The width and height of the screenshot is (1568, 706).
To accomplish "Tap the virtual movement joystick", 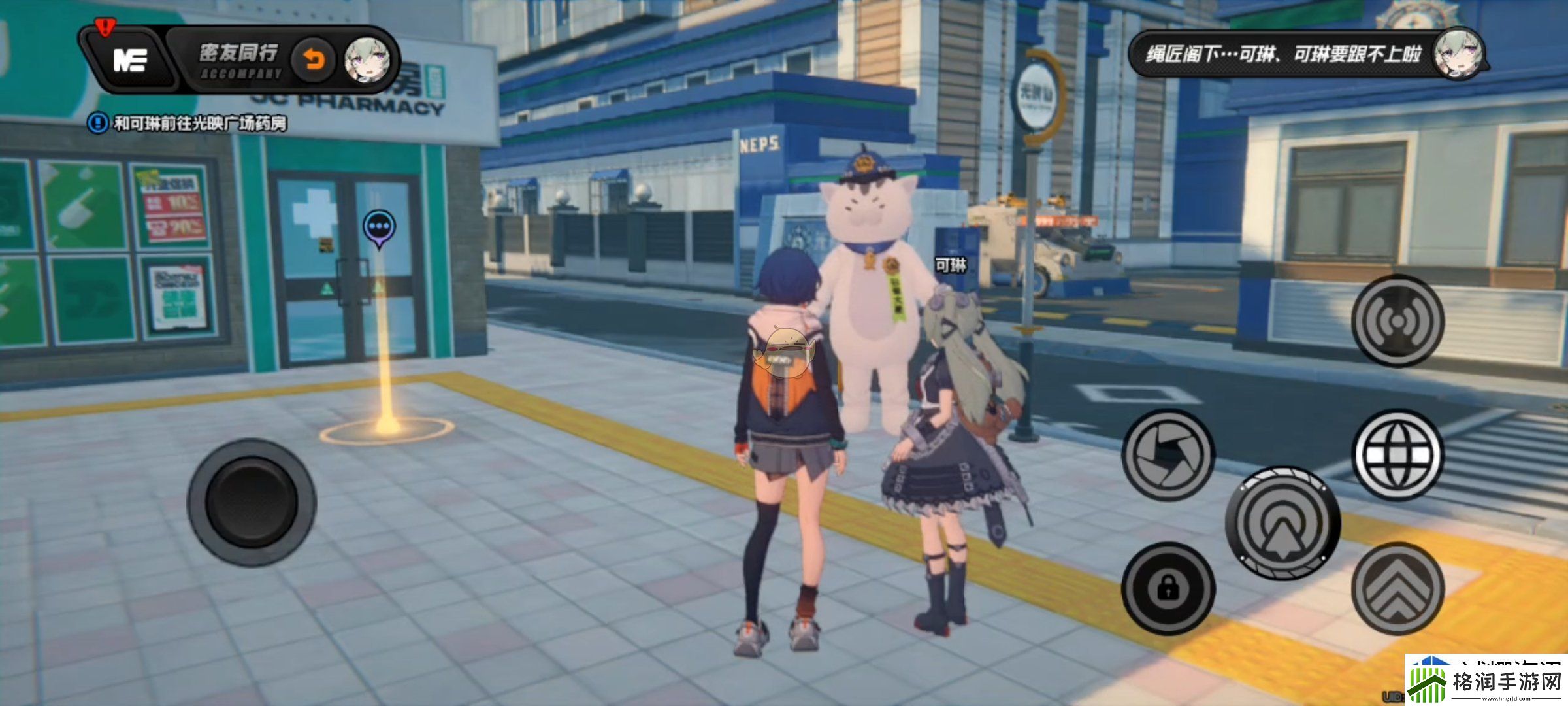I will (252, 502).
